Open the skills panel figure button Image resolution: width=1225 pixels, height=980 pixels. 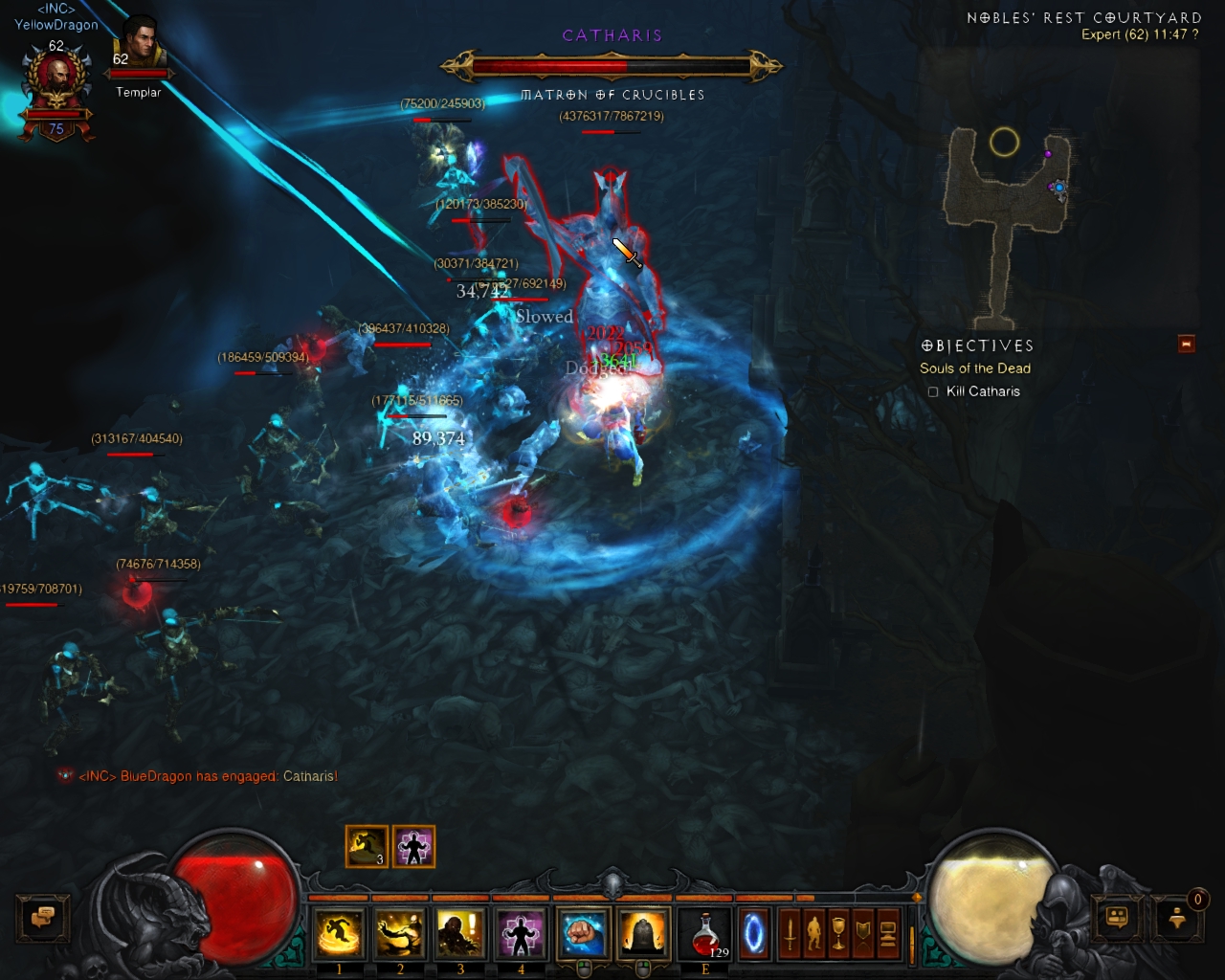coord(814,933)
